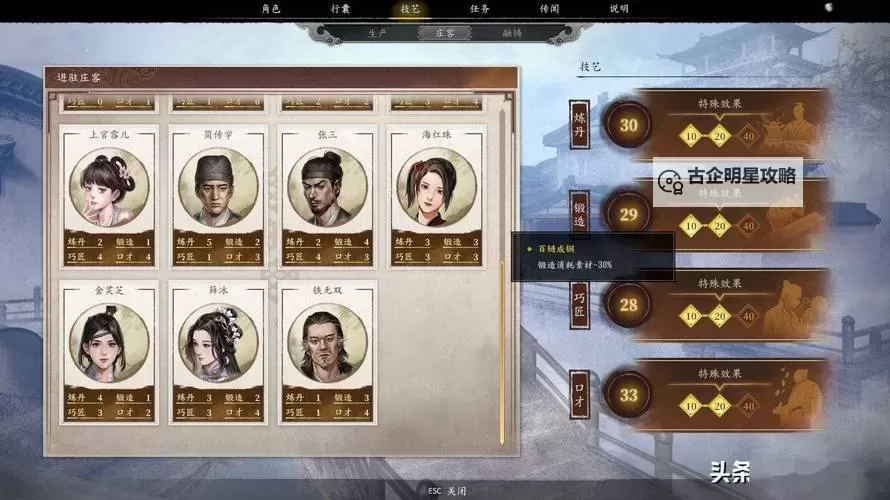Choose retainer card 上官雪儿
Viewport: 890px width, 500px height.
point(108,195)
